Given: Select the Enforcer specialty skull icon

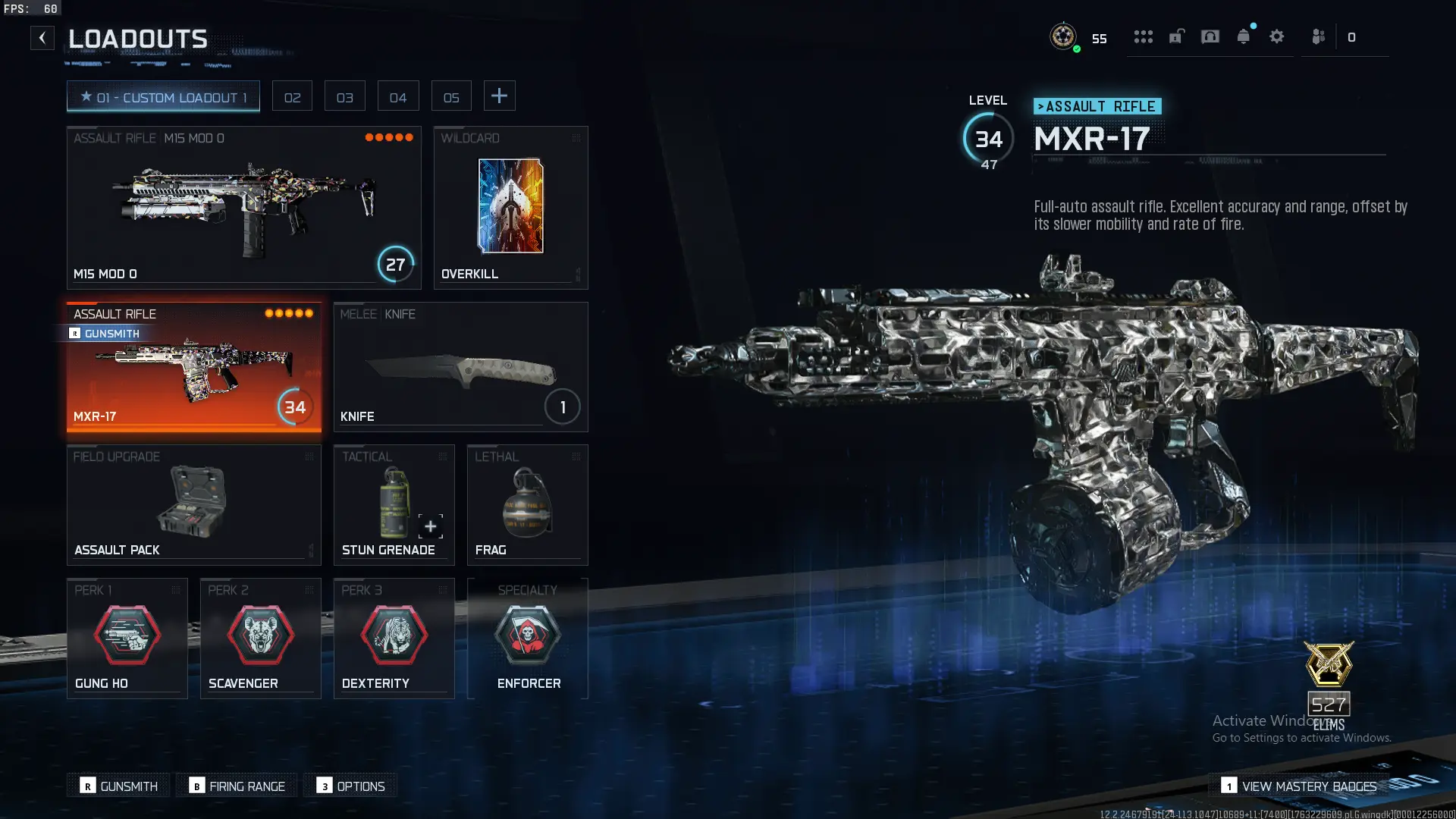Looking at the screenshot, I should tap(529, 635).
